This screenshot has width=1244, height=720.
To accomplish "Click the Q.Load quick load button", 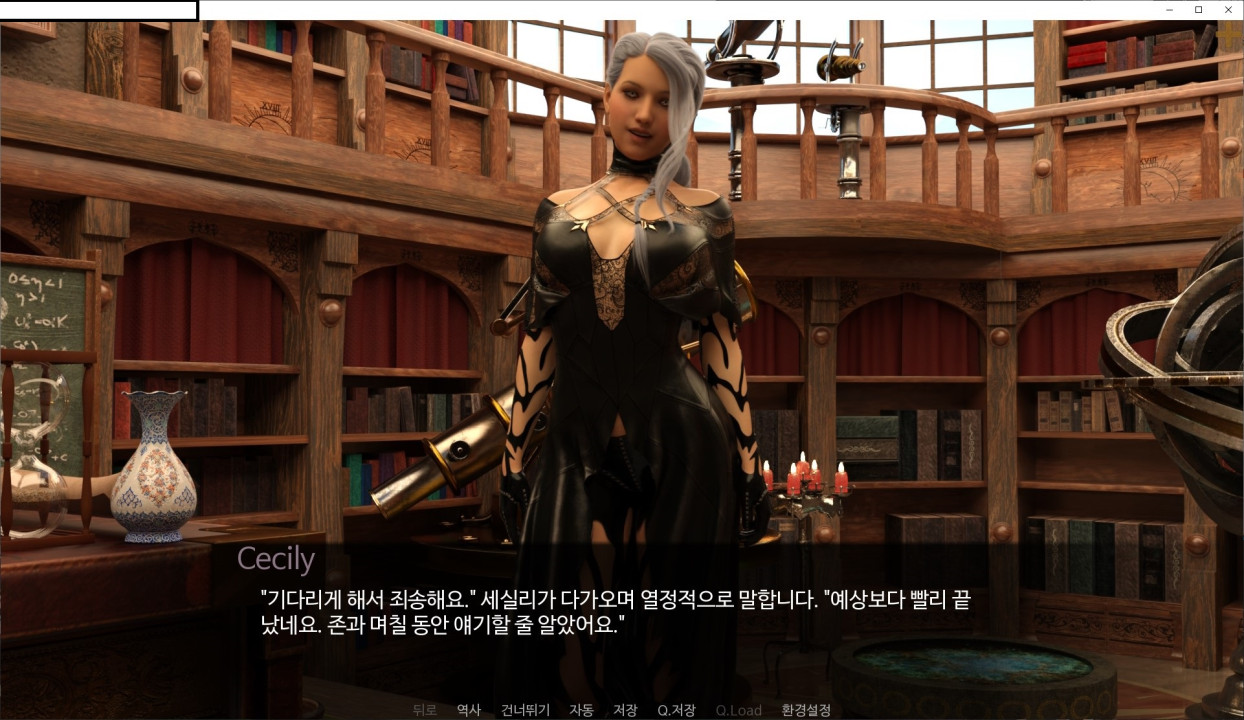I will tap(738, 710).
